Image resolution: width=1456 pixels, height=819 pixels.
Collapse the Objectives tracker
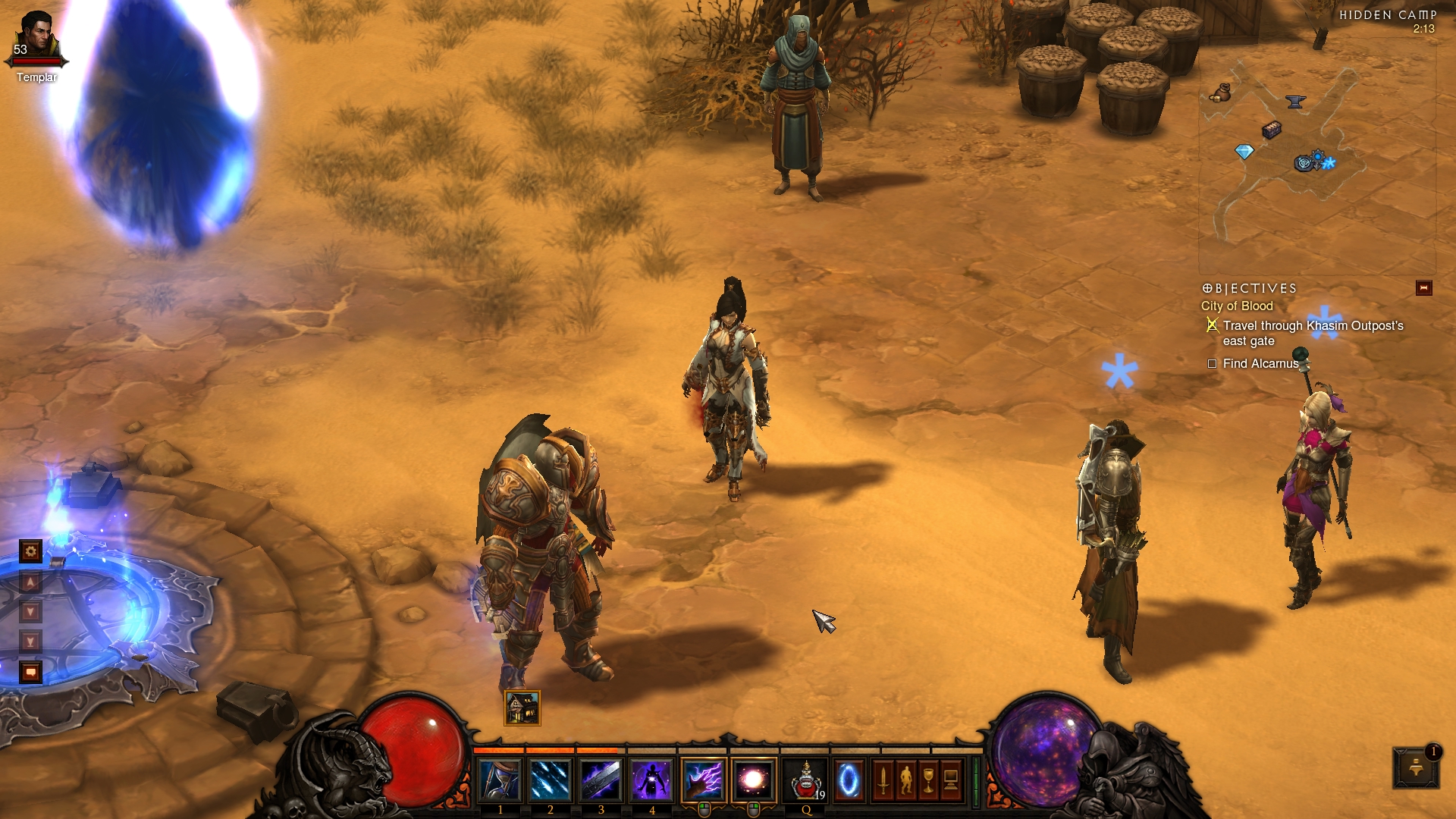[1423, 288]
